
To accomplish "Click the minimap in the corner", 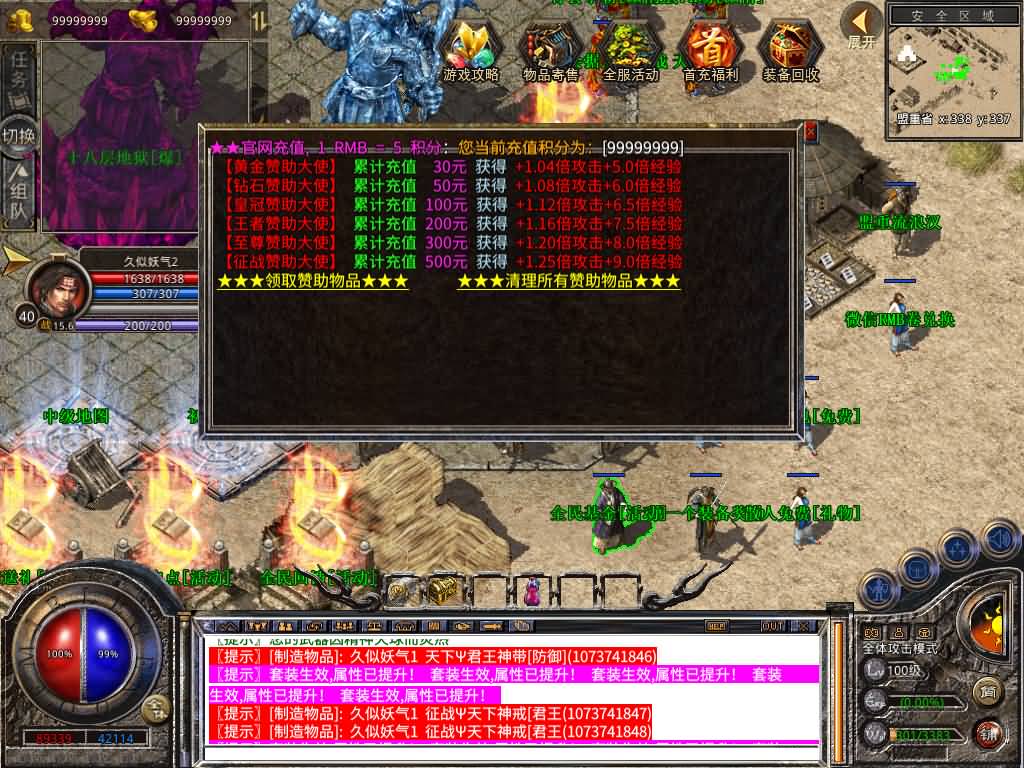I will [951, 68].
